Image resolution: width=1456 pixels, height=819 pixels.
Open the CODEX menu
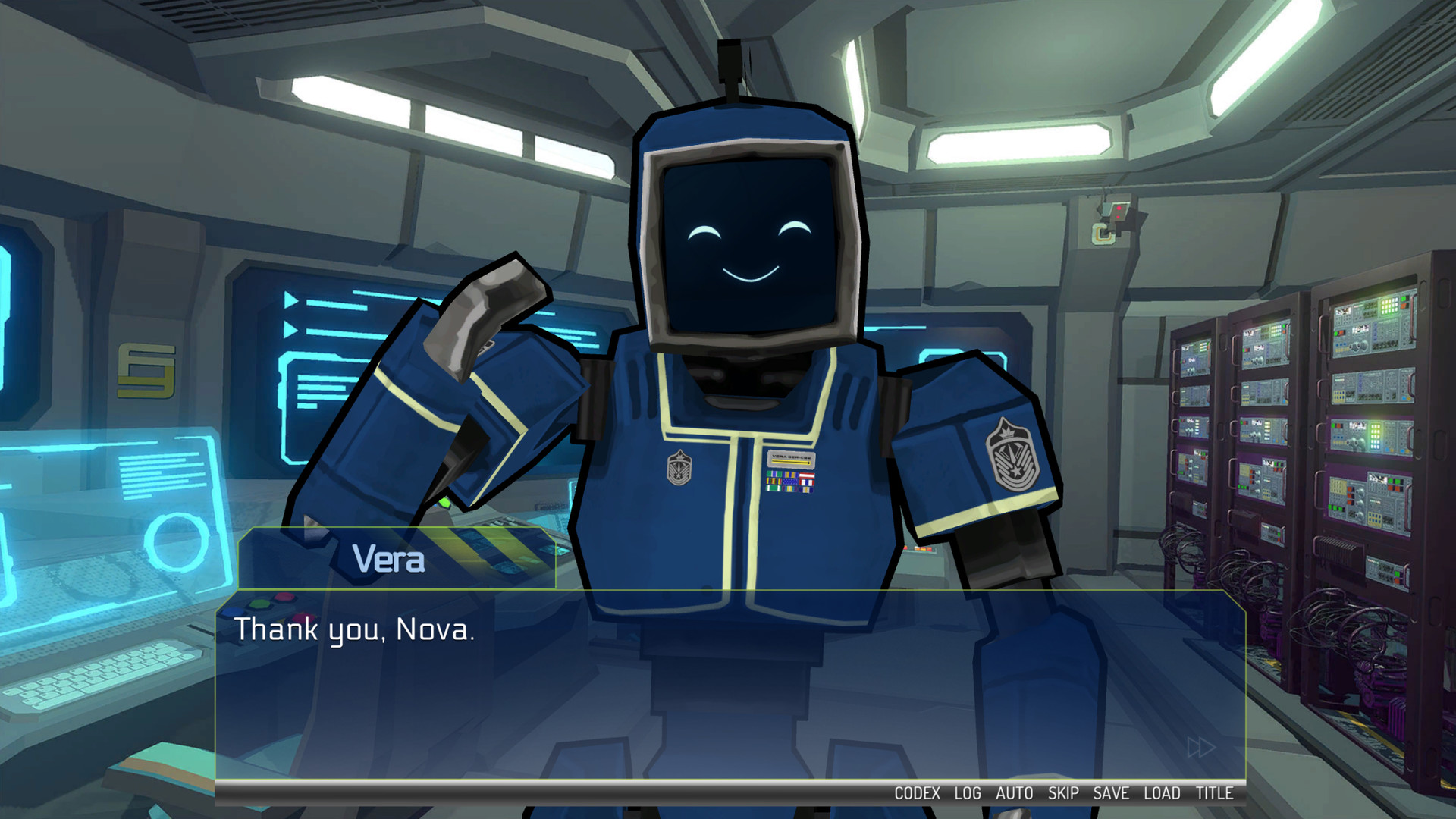pyautogui.click(x=918, y=793)
